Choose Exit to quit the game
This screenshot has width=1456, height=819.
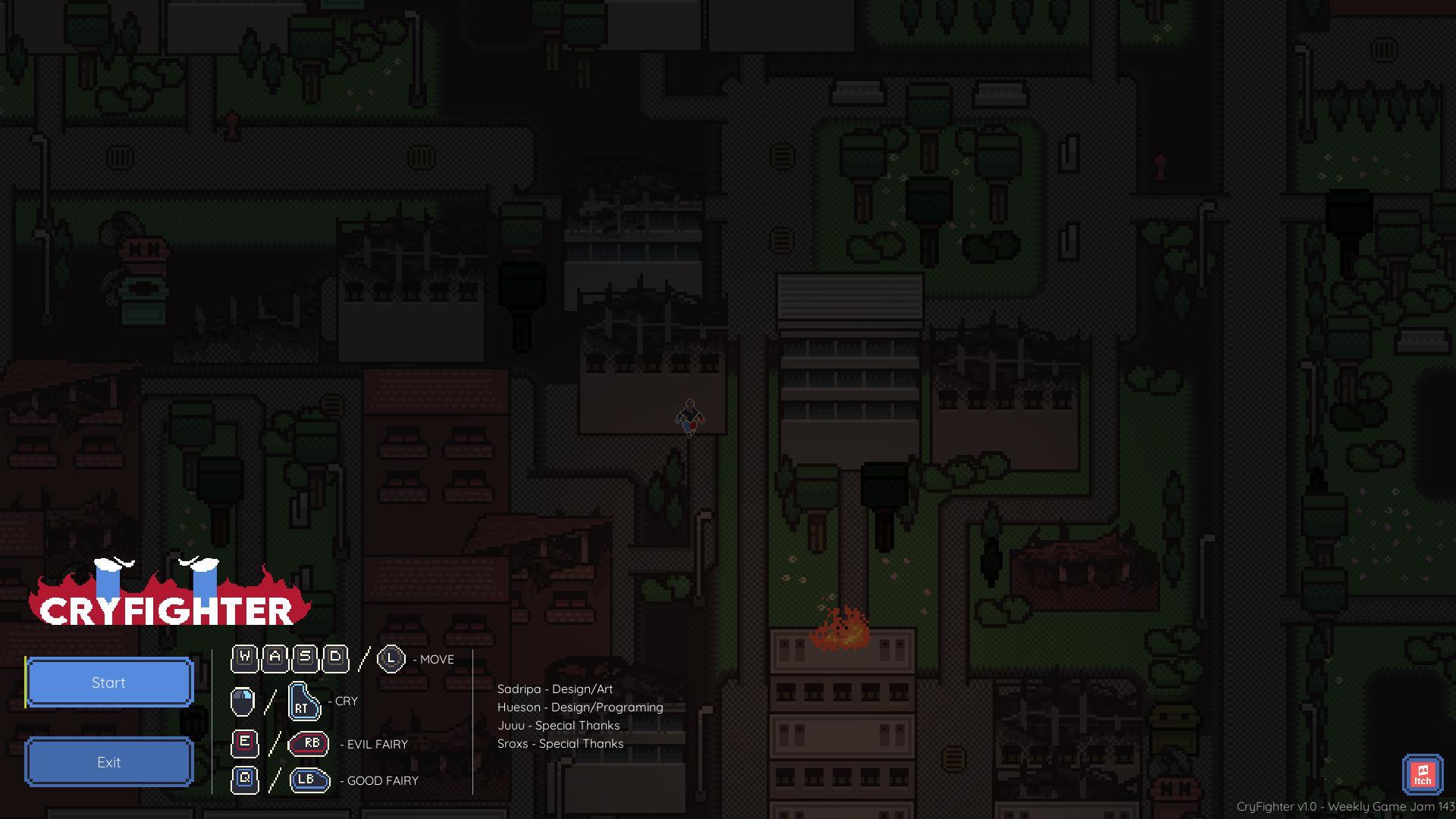point(109,762)
